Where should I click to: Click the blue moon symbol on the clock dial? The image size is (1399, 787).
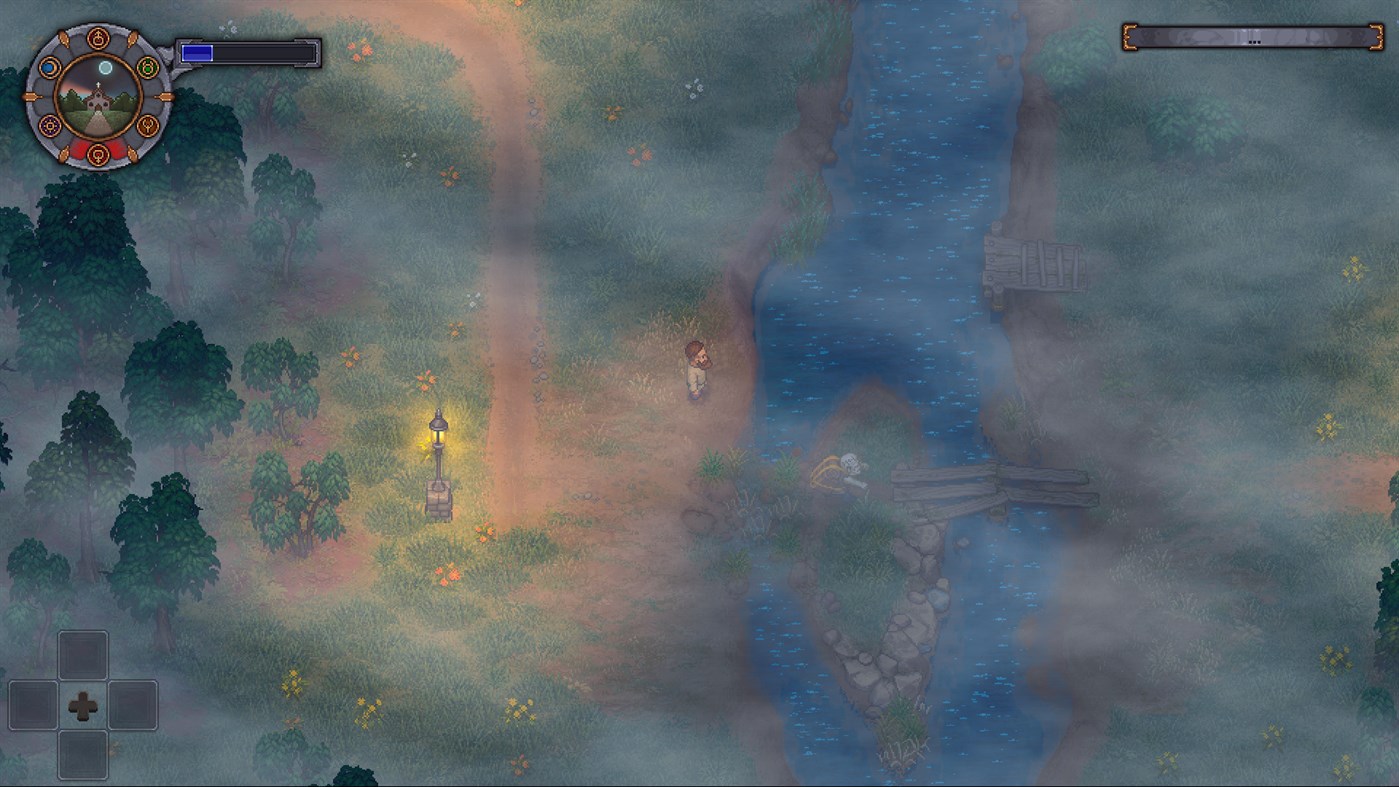tap(50, 67)
